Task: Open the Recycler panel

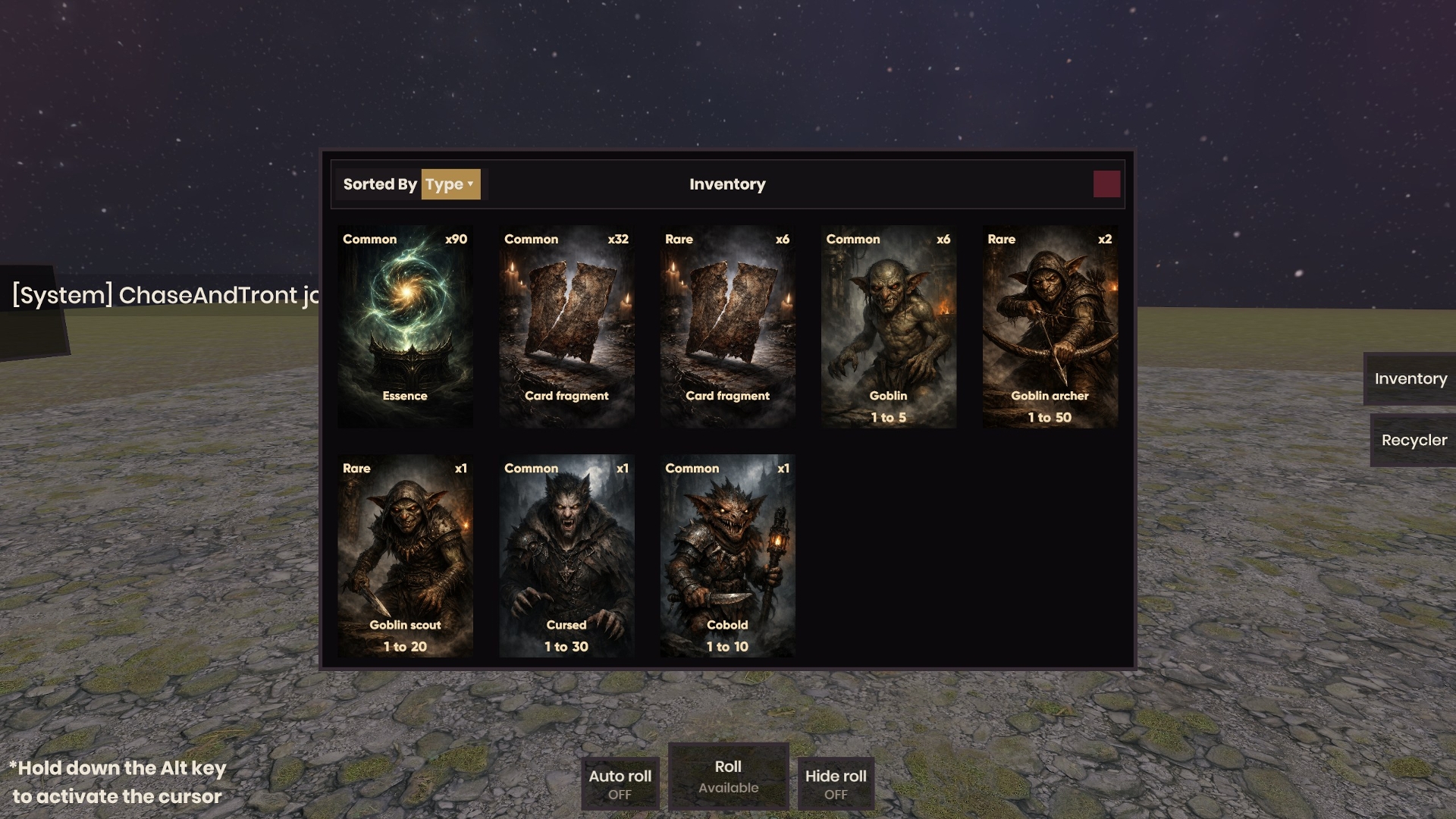Action: [1414, 440]
